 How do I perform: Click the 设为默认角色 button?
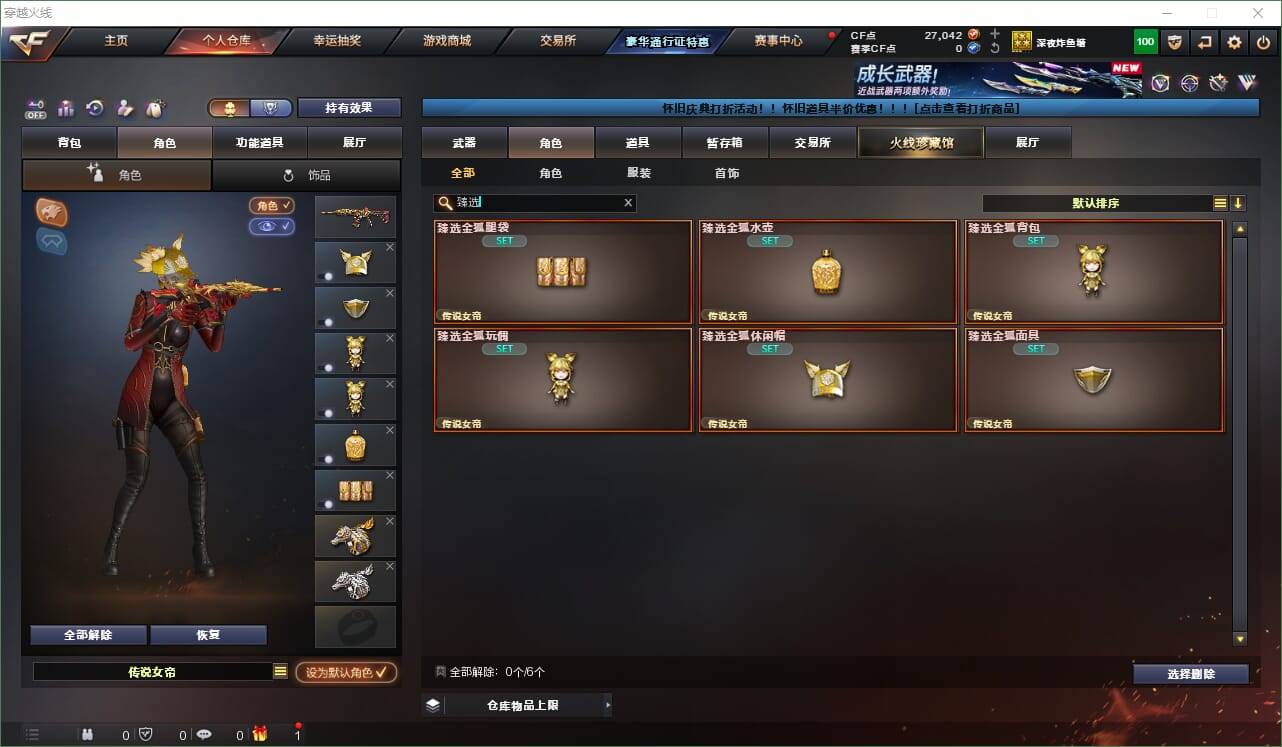pyautogui.click(x=344, y=672)
